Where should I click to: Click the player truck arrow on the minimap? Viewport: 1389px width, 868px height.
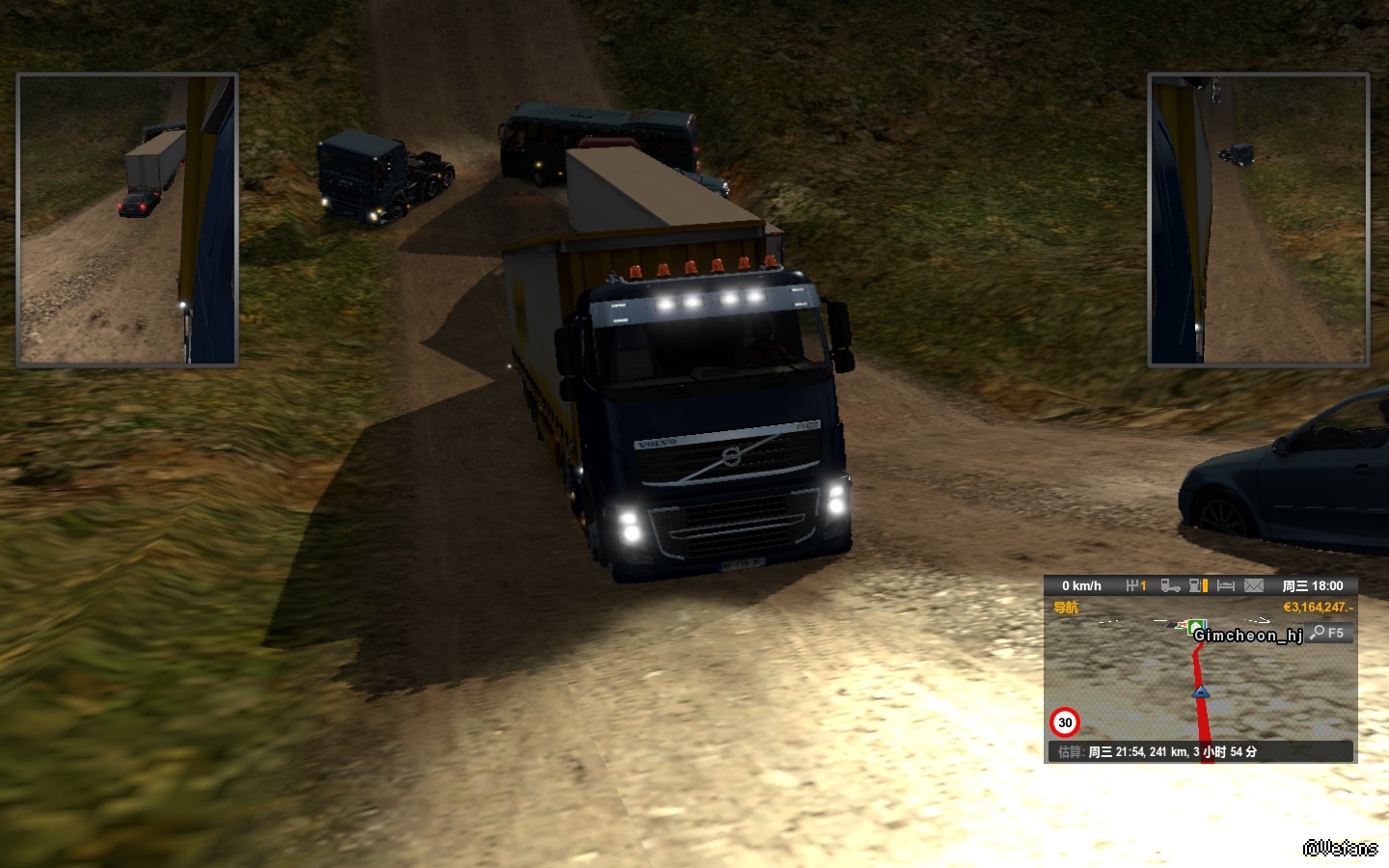tap(1201, 692)
